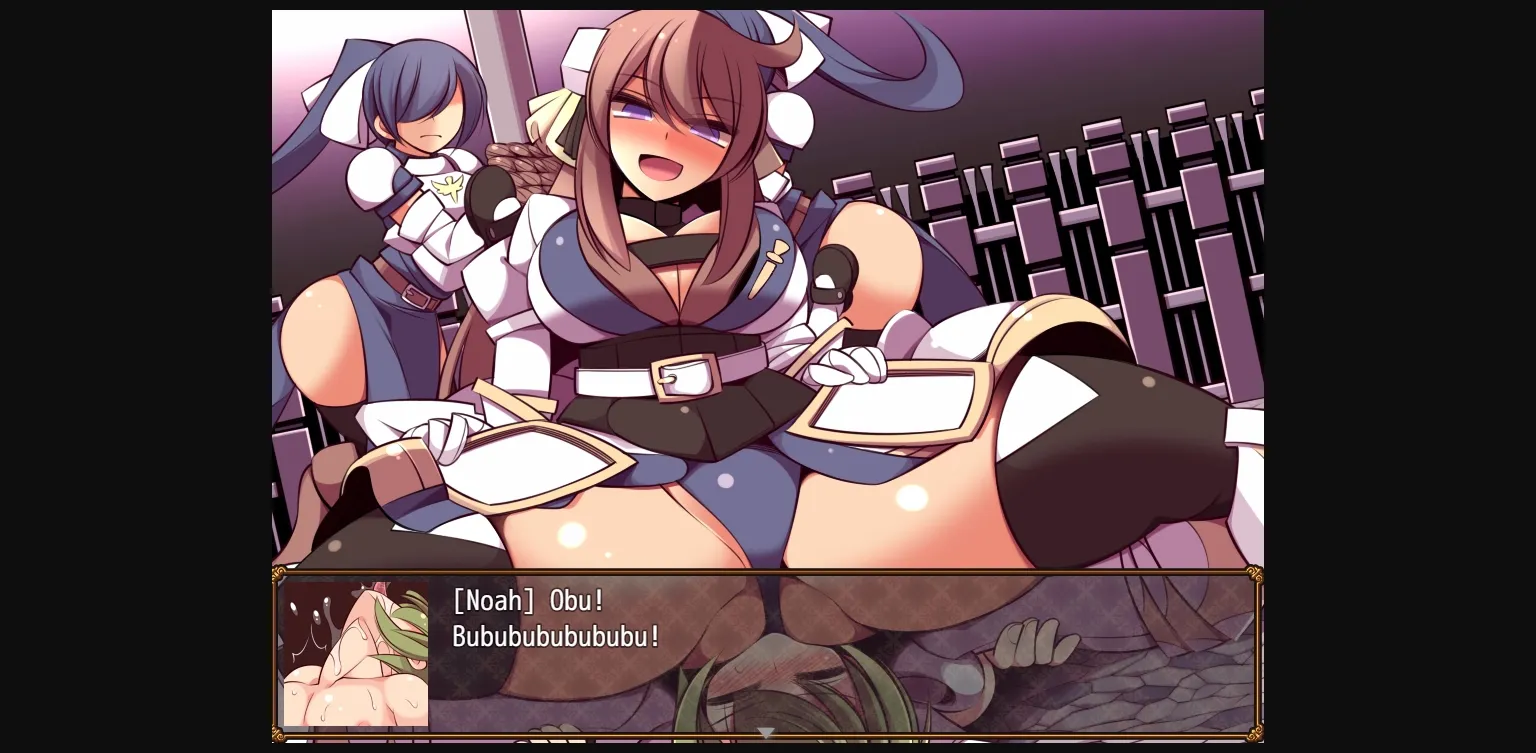Click the dialogue text Bubububububu!
Viewport: 1536px width, 753px height.
pos(554,637)
